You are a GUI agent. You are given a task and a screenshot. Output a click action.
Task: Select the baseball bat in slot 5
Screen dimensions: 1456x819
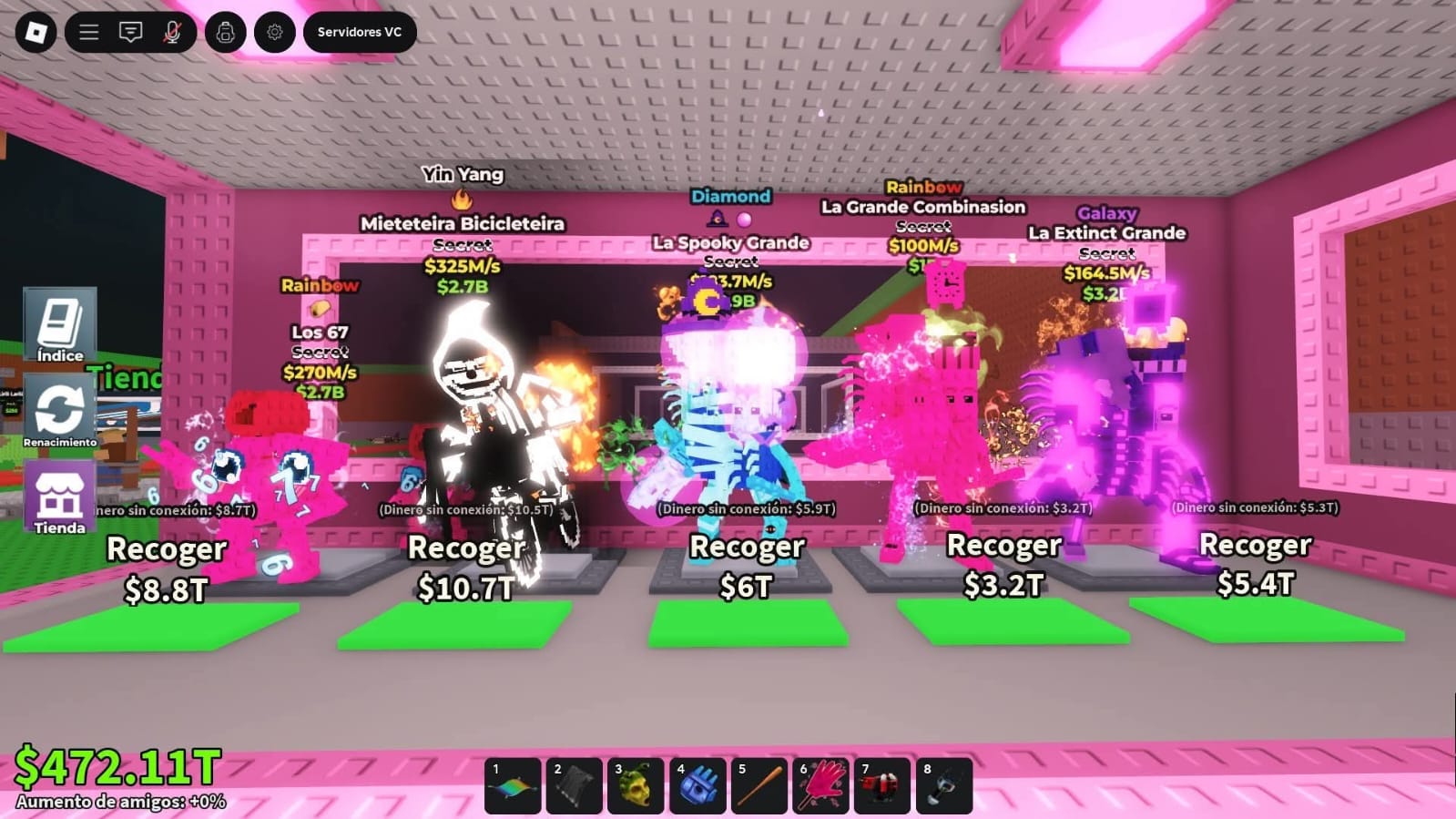tap(759, 785)
